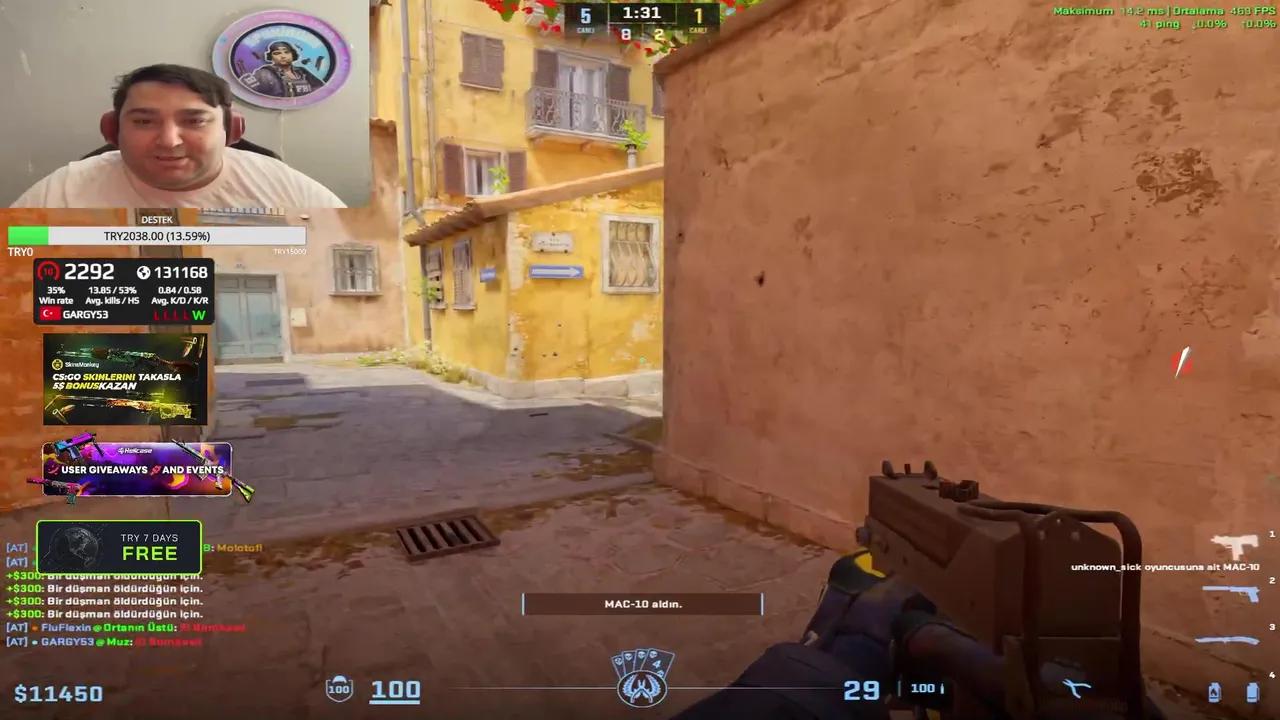
Task: Click the DESTEK donation progress bar
Action: [156, 236]
